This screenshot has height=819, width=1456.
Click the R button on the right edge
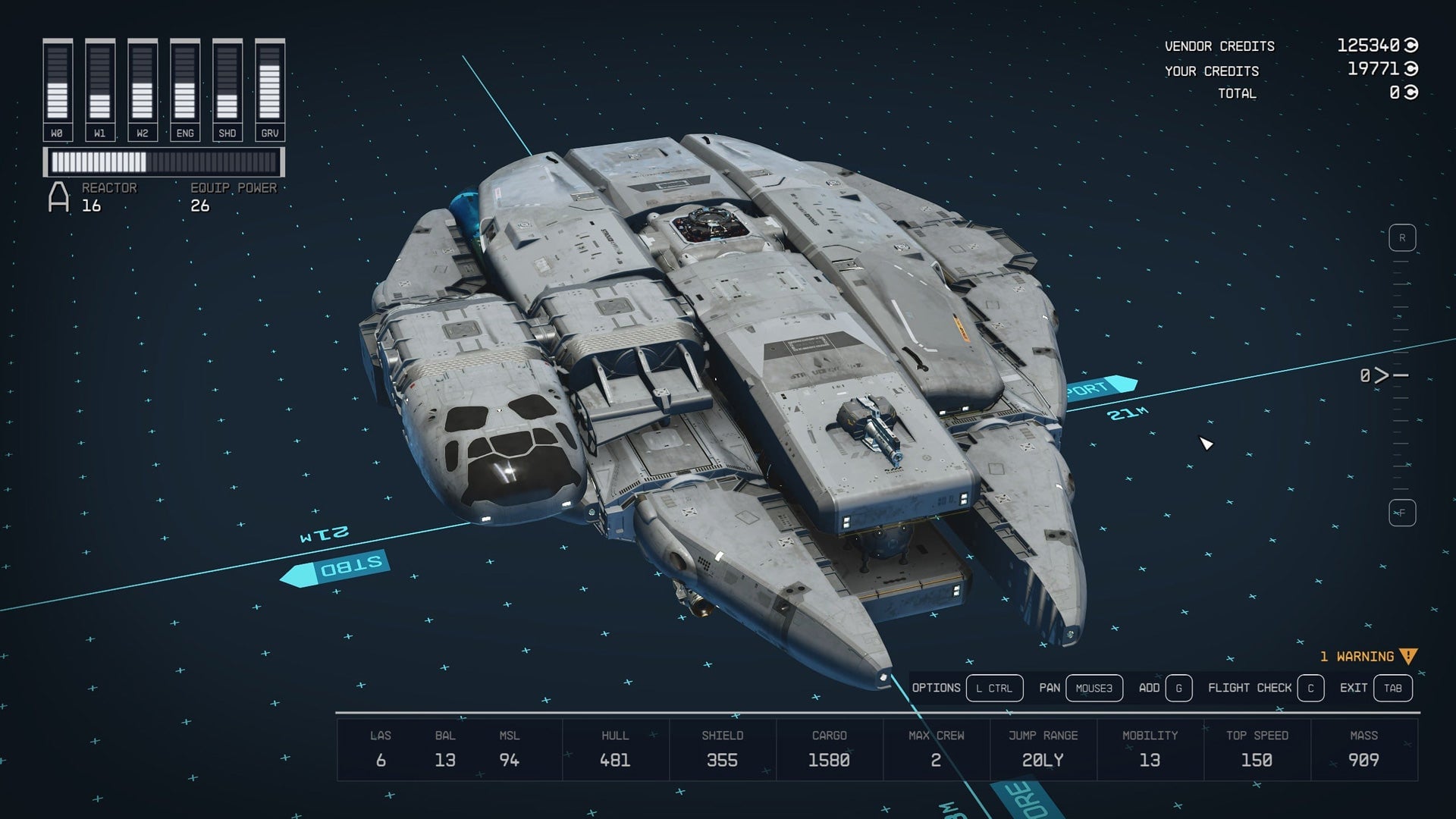coord(1402,237)
